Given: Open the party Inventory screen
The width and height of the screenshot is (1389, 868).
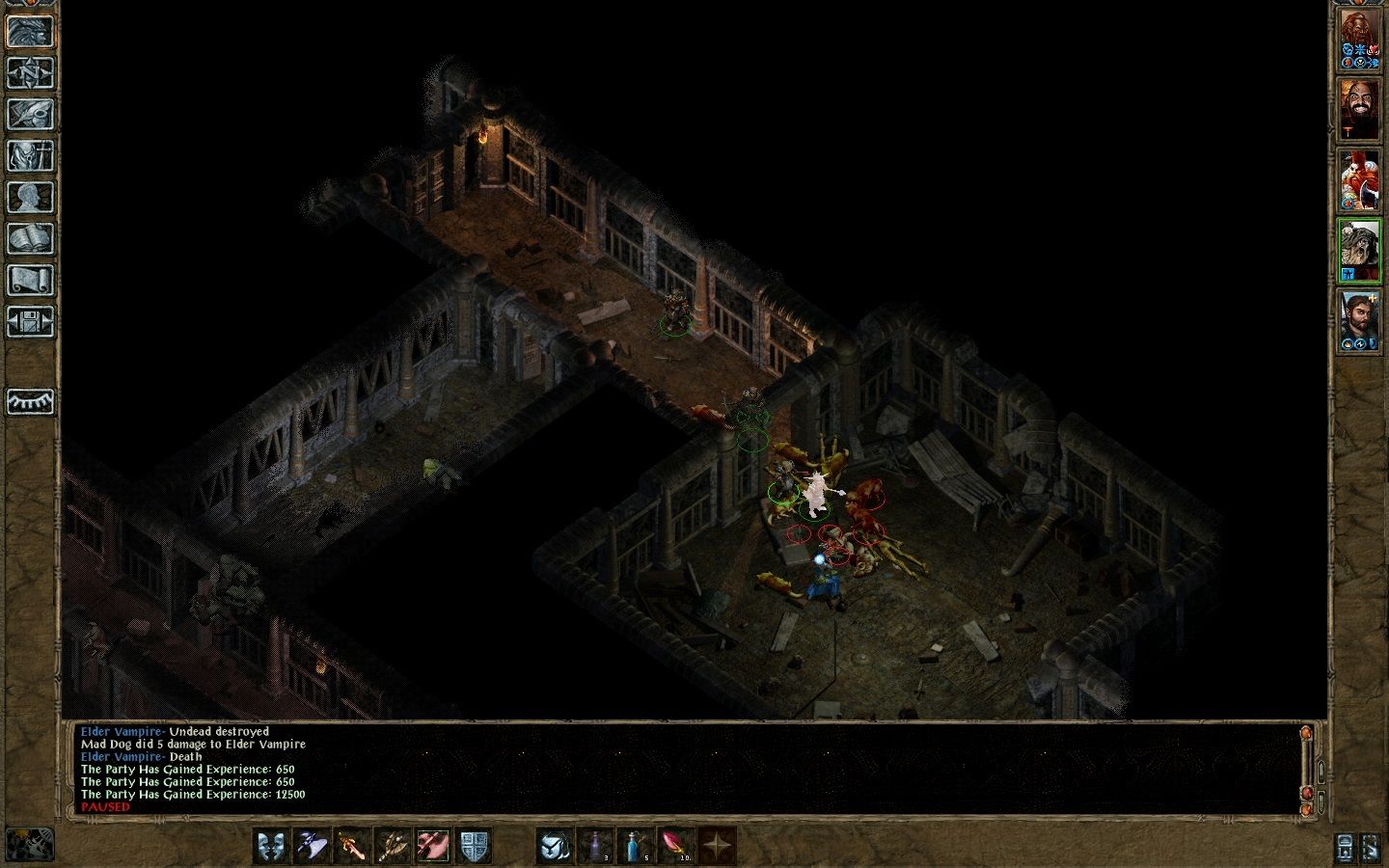Looking at the screenshot, I should pyautogui.click(x=31, y=154).
